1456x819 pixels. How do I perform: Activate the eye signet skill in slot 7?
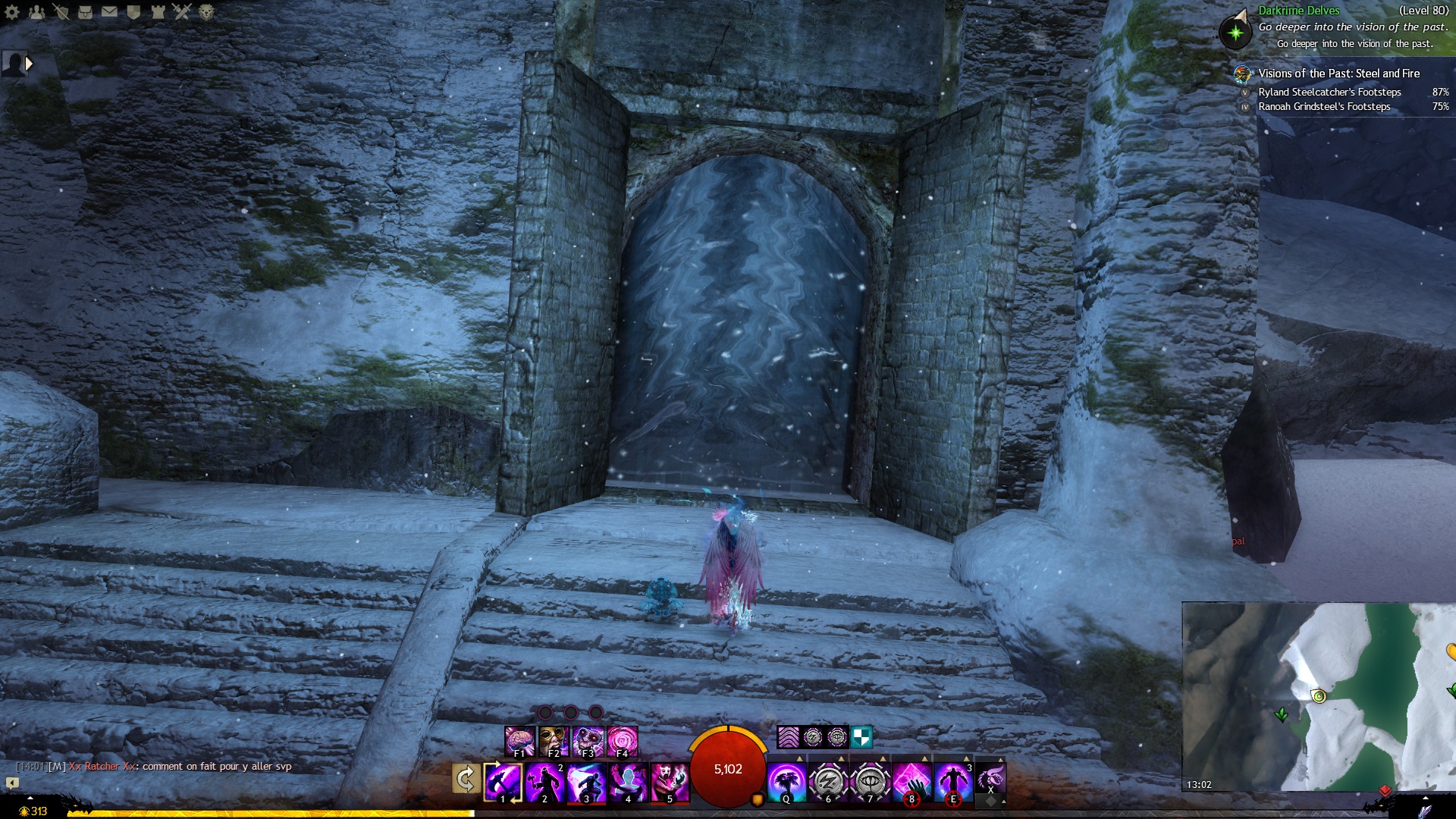click(x=870, y=782)
